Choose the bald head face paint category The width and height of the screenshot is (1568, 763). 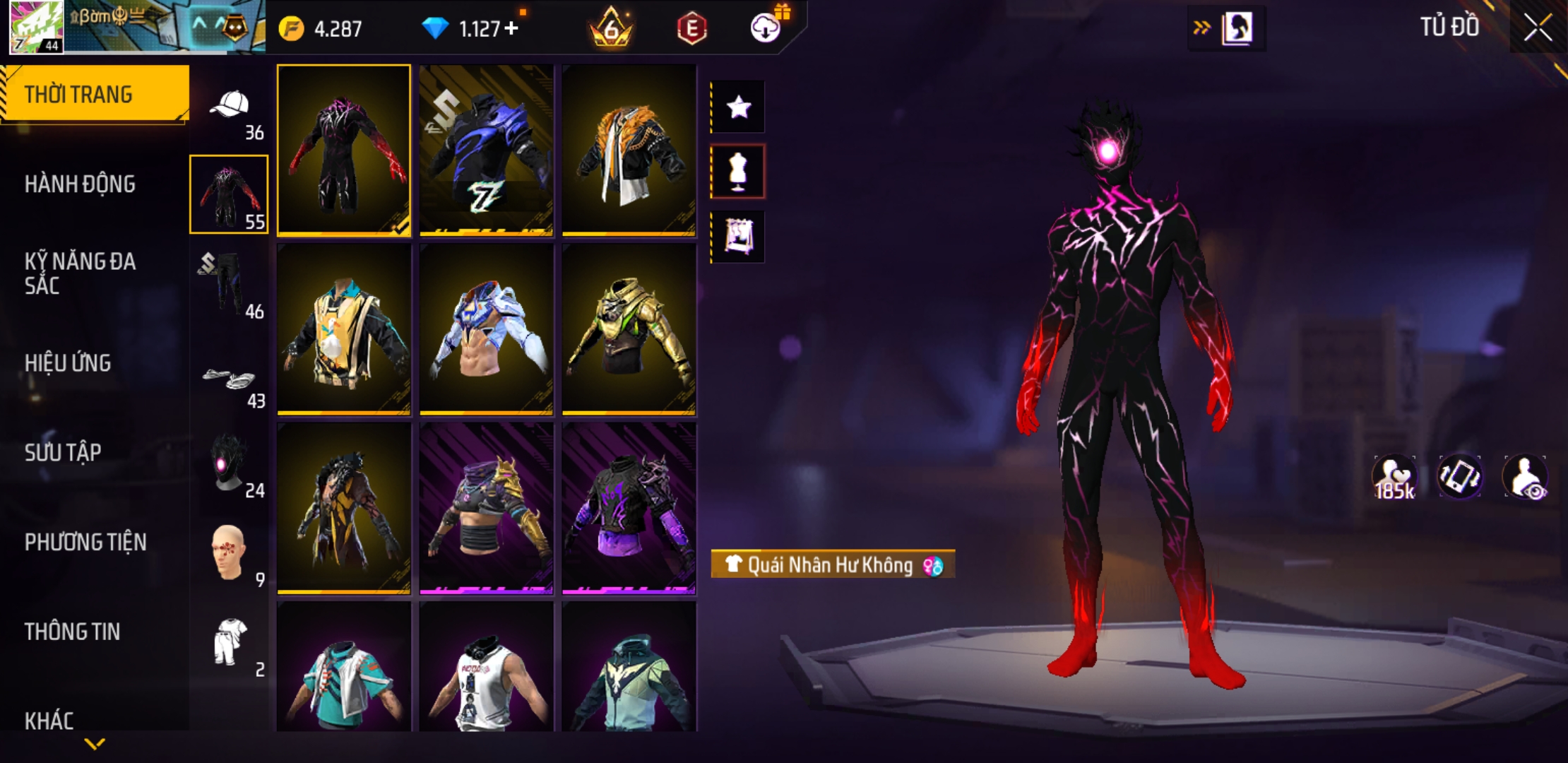point(228,553)
